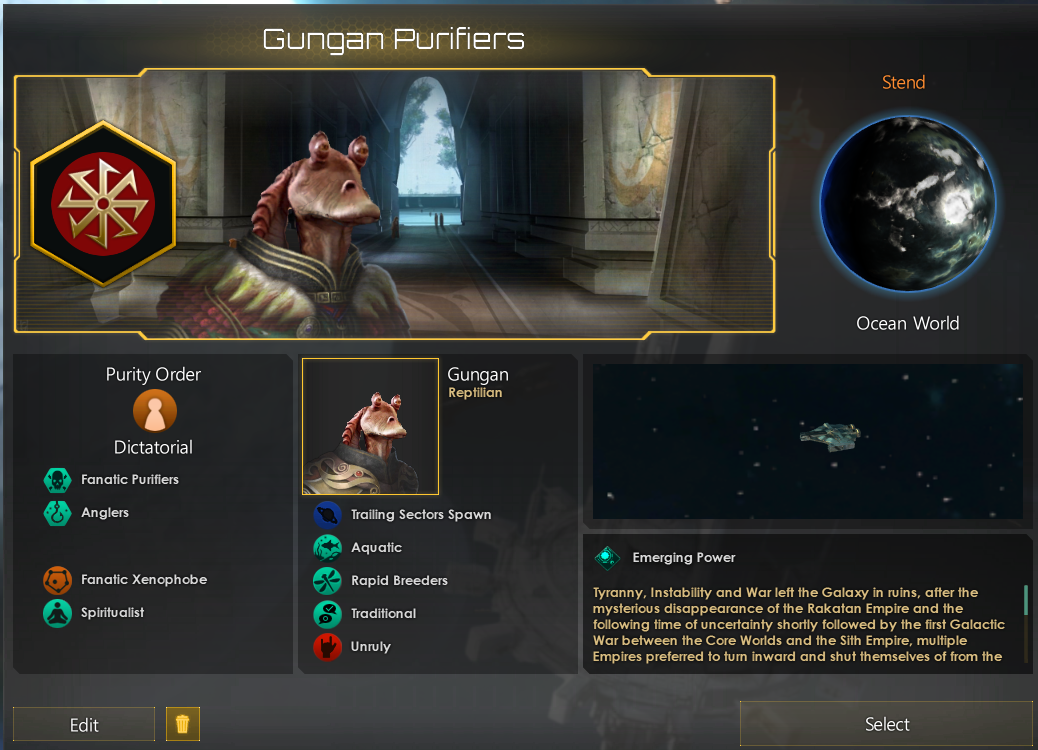Click the biography text scrollbar
This screenshot has height=750, width=1038.
(1026, 601)
